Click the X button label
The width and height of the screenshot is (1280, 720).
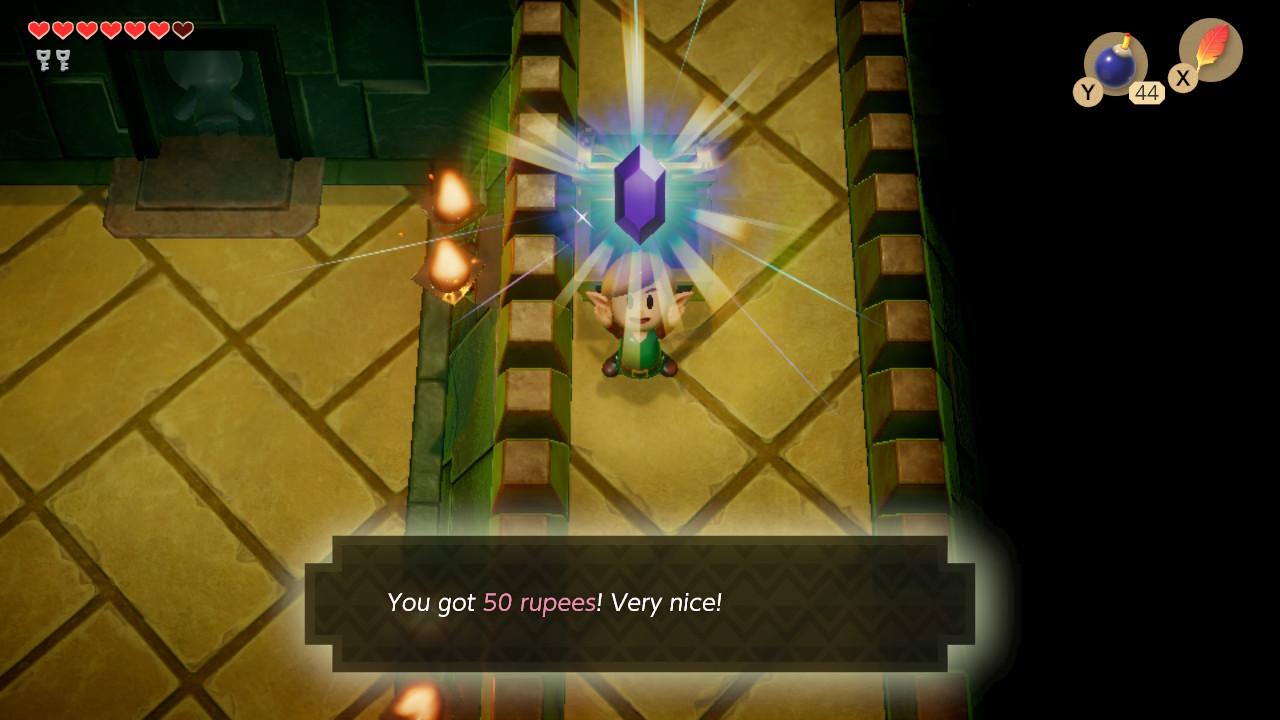(x=1183, y=78)
